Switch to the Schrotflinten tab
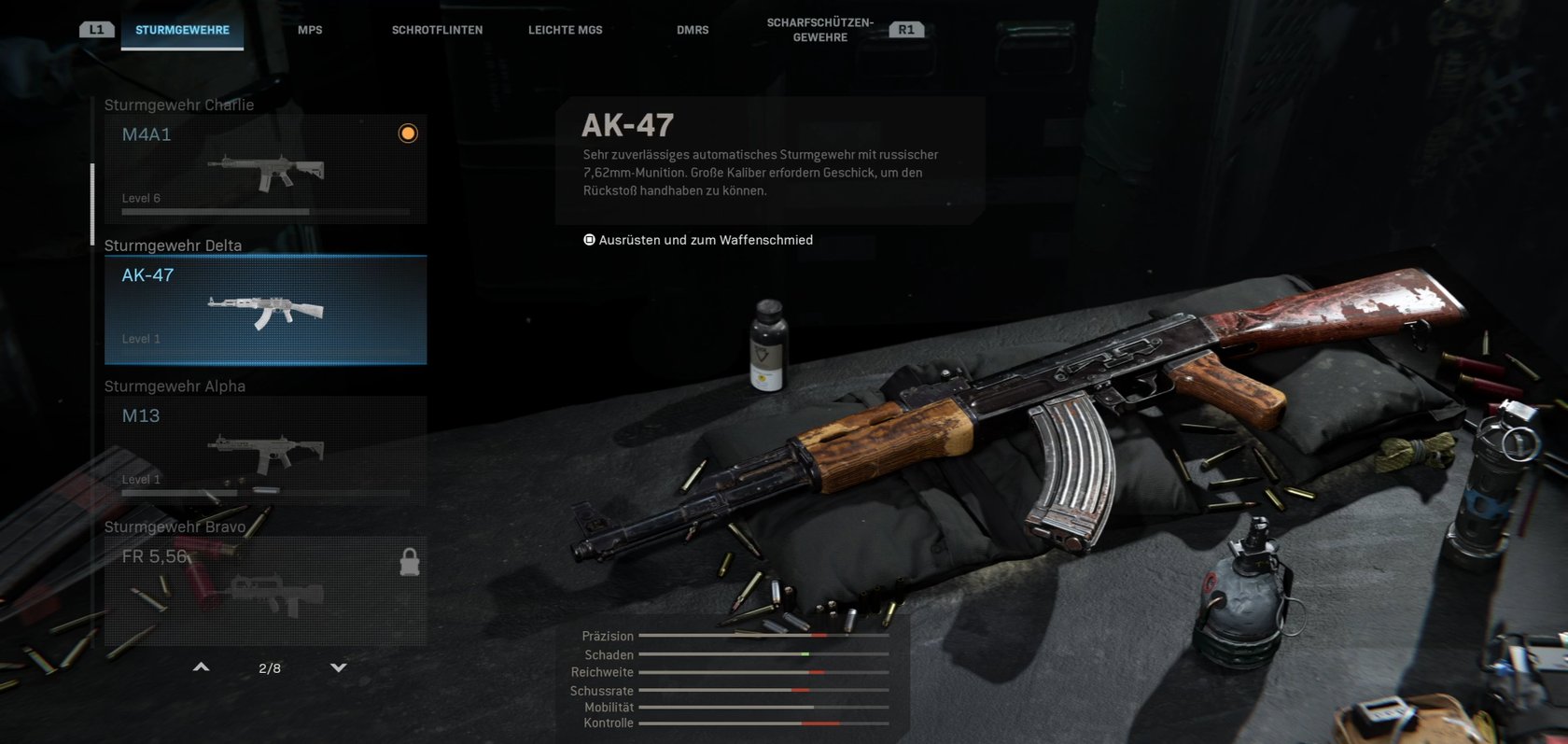 (437, 30)
